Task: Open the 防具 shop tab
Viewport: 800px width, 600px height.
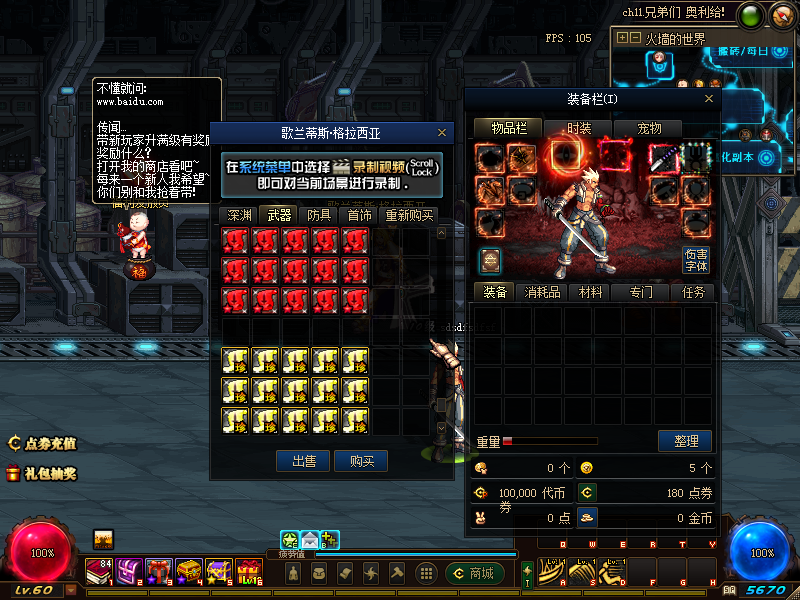Action: 319,215
